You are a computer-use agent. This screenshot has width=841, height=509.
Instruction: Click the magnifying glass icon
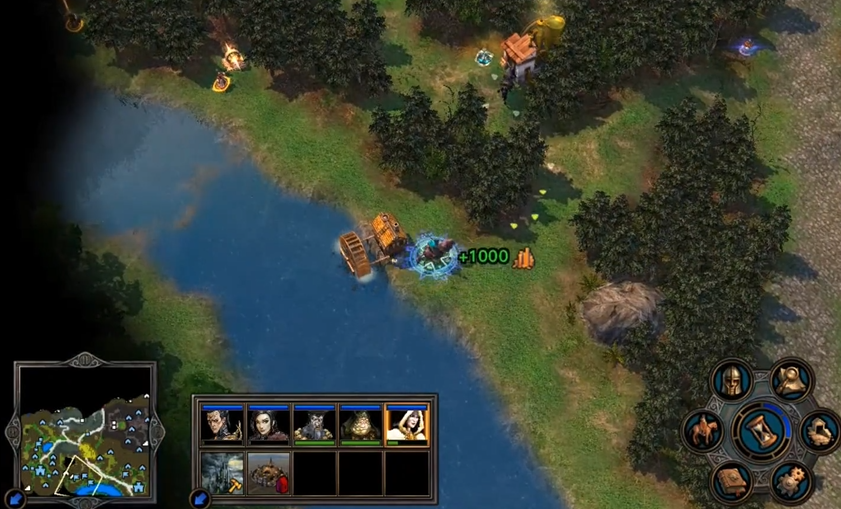[791, 381]
